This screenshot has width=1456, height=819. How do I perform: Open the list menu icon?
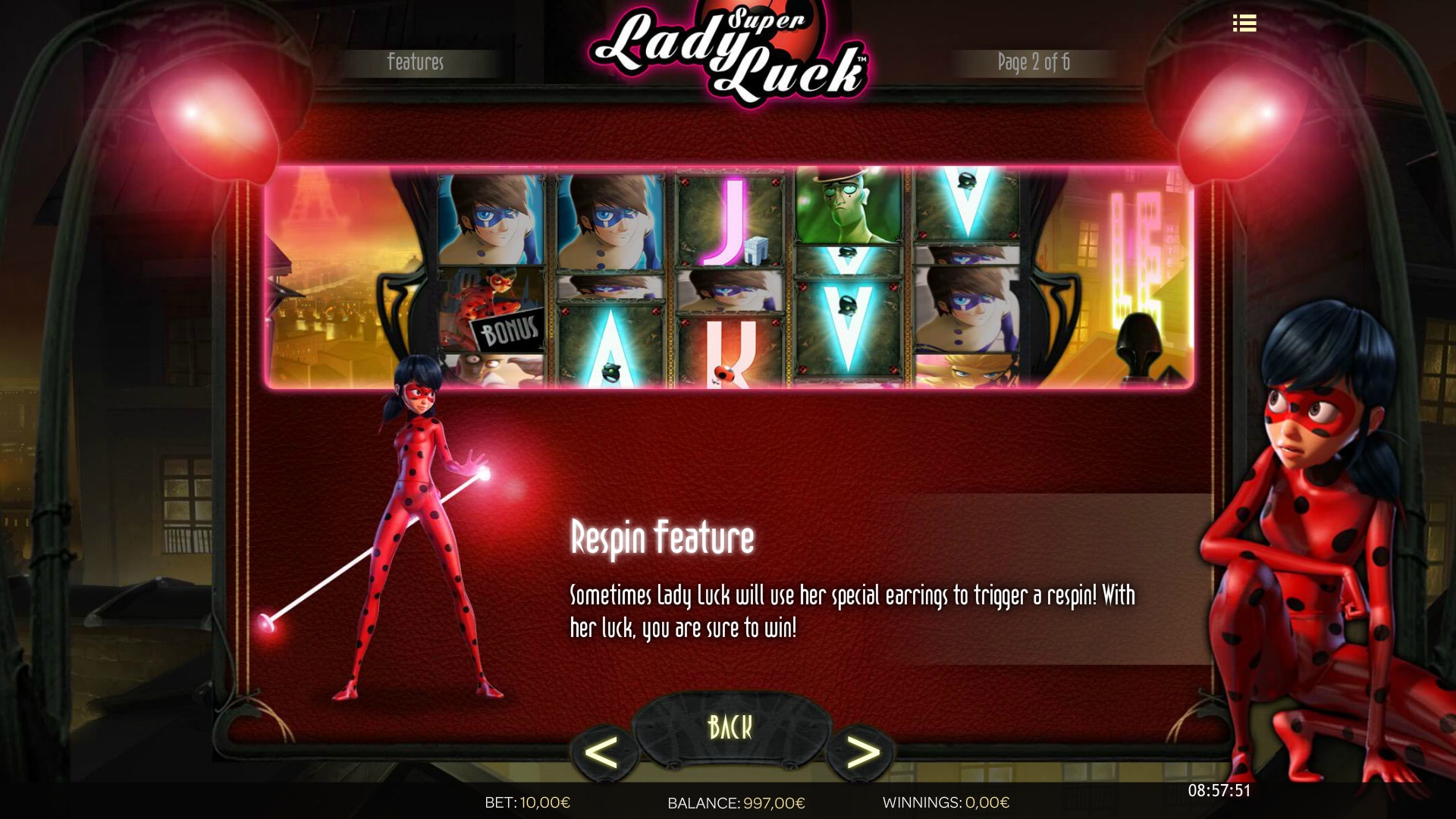(x=1244, y=24)
